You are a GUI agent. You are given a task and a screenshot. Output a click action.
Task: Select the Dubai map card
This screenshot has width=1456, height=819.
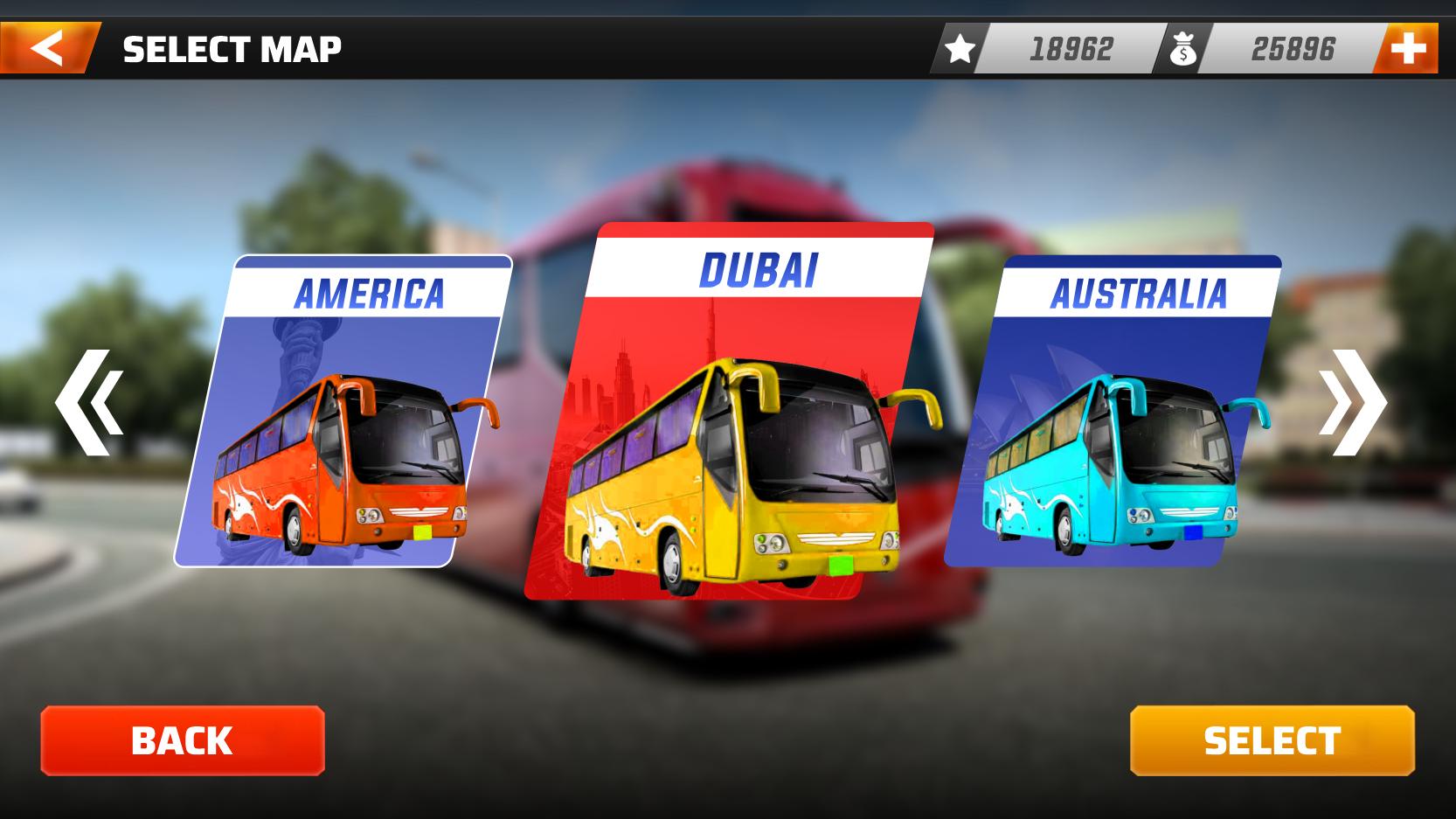[x=730, y=411]
